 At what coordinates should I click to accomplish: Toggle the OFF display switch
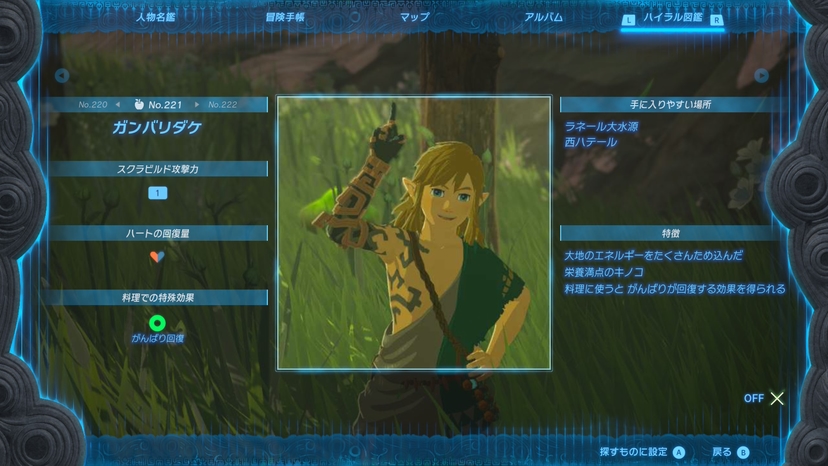click(765, 398)
